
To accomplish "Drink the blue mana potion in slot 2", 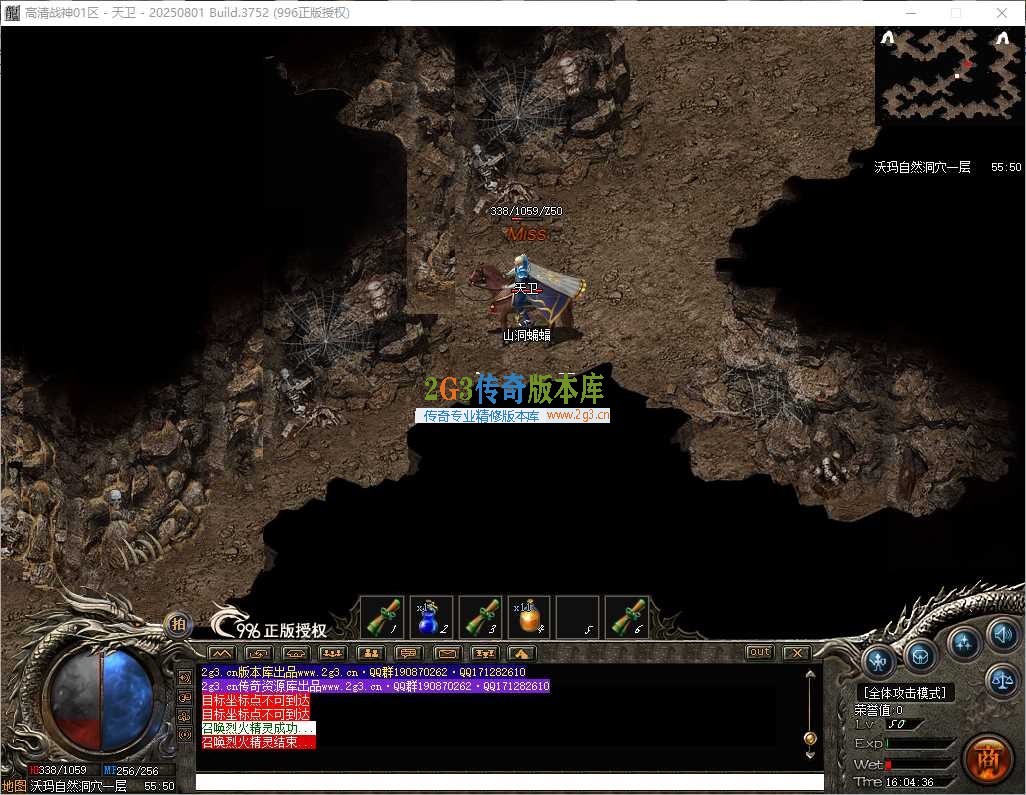I will (431, 617).
